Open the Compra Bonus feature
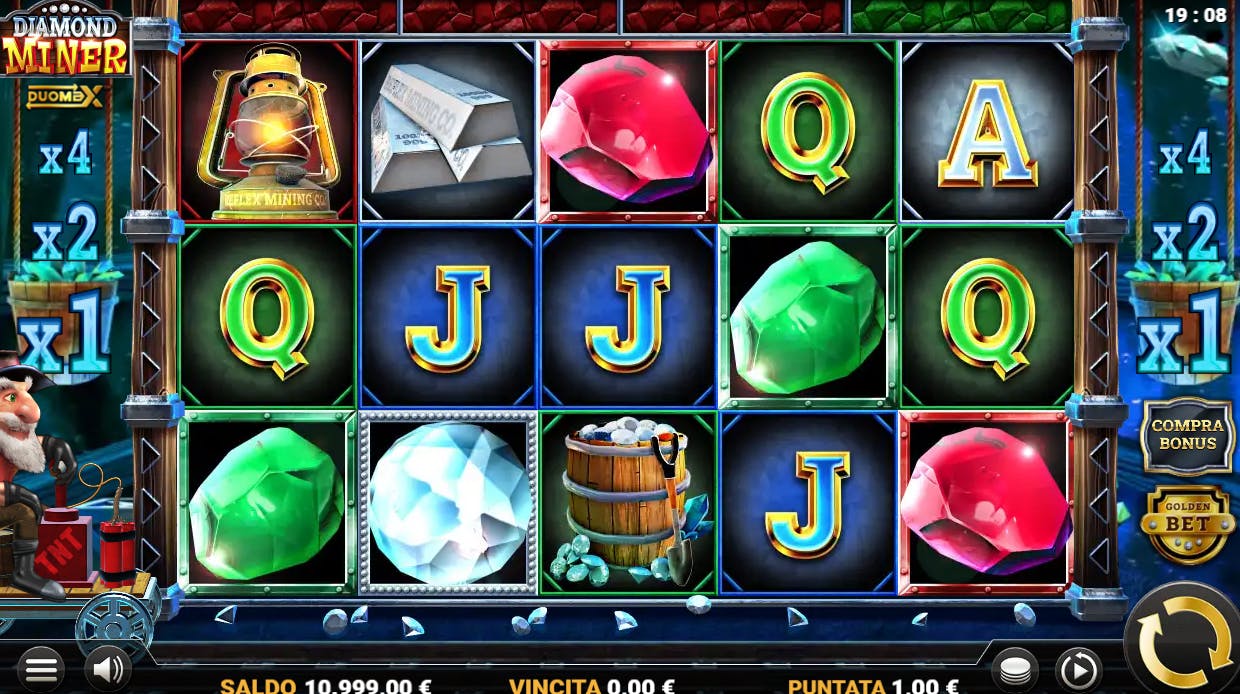Image resolution: width=1240 pixels, height=694 pixels. [1188, 434]
